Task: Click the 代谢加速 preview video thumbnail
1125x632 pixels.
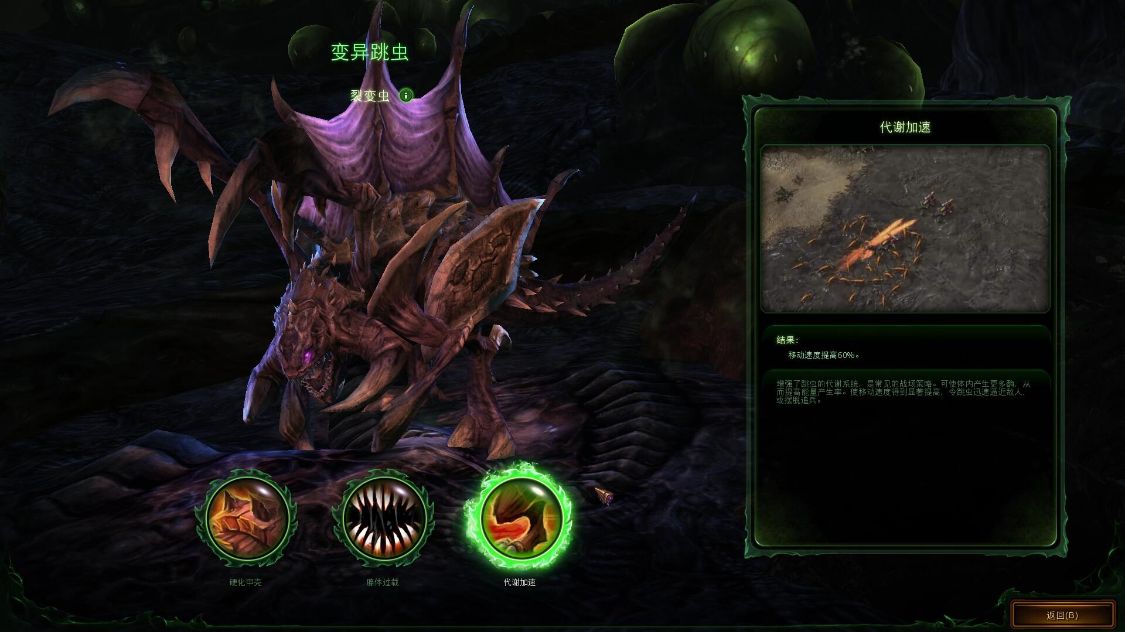Action: (905, 229)
